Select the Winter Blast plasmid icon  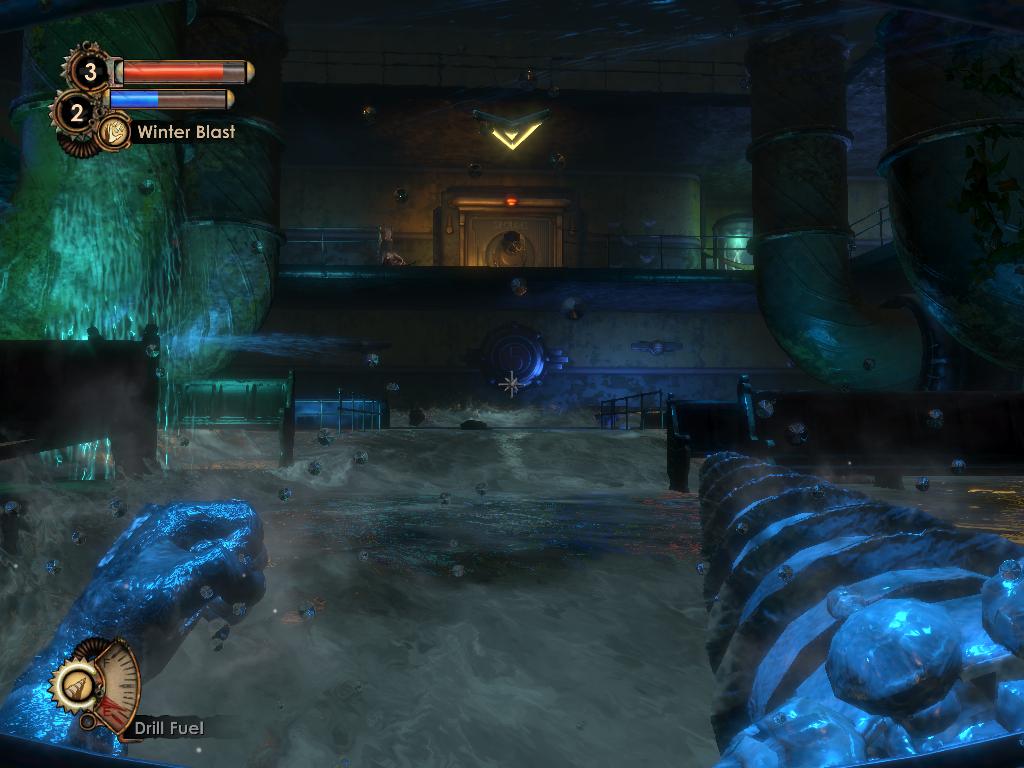tap(114, 131)
